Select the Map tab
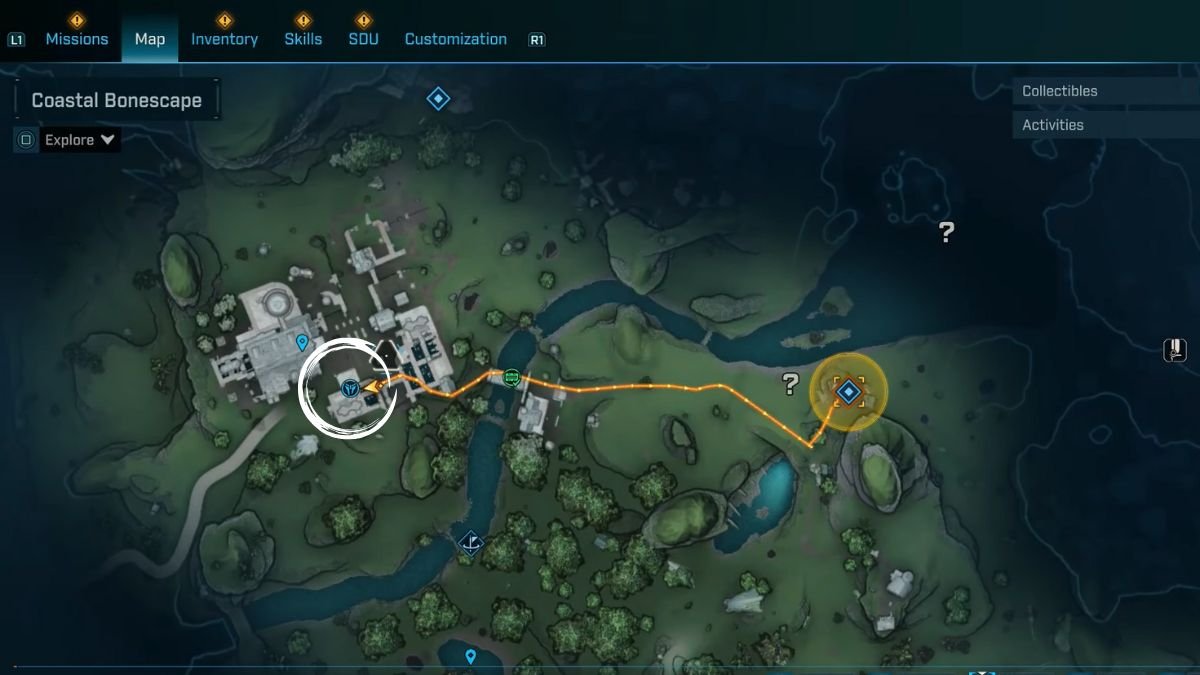Image resolution: width=1200 pixels, height=675 pixels. pos(150,39)
